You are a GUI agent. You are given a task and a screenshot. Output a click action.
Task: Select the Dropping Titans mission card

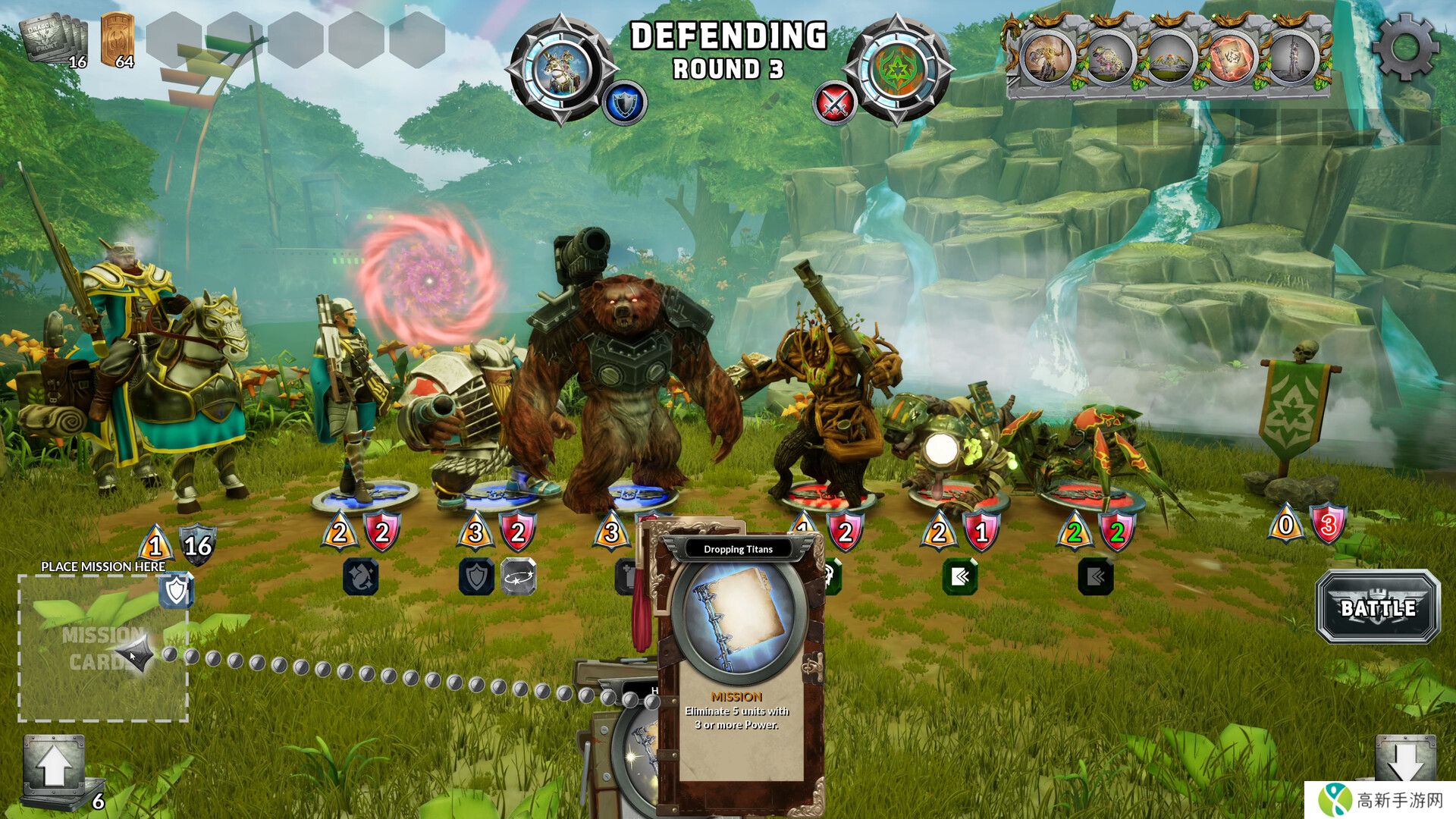[x=737, y=667]
